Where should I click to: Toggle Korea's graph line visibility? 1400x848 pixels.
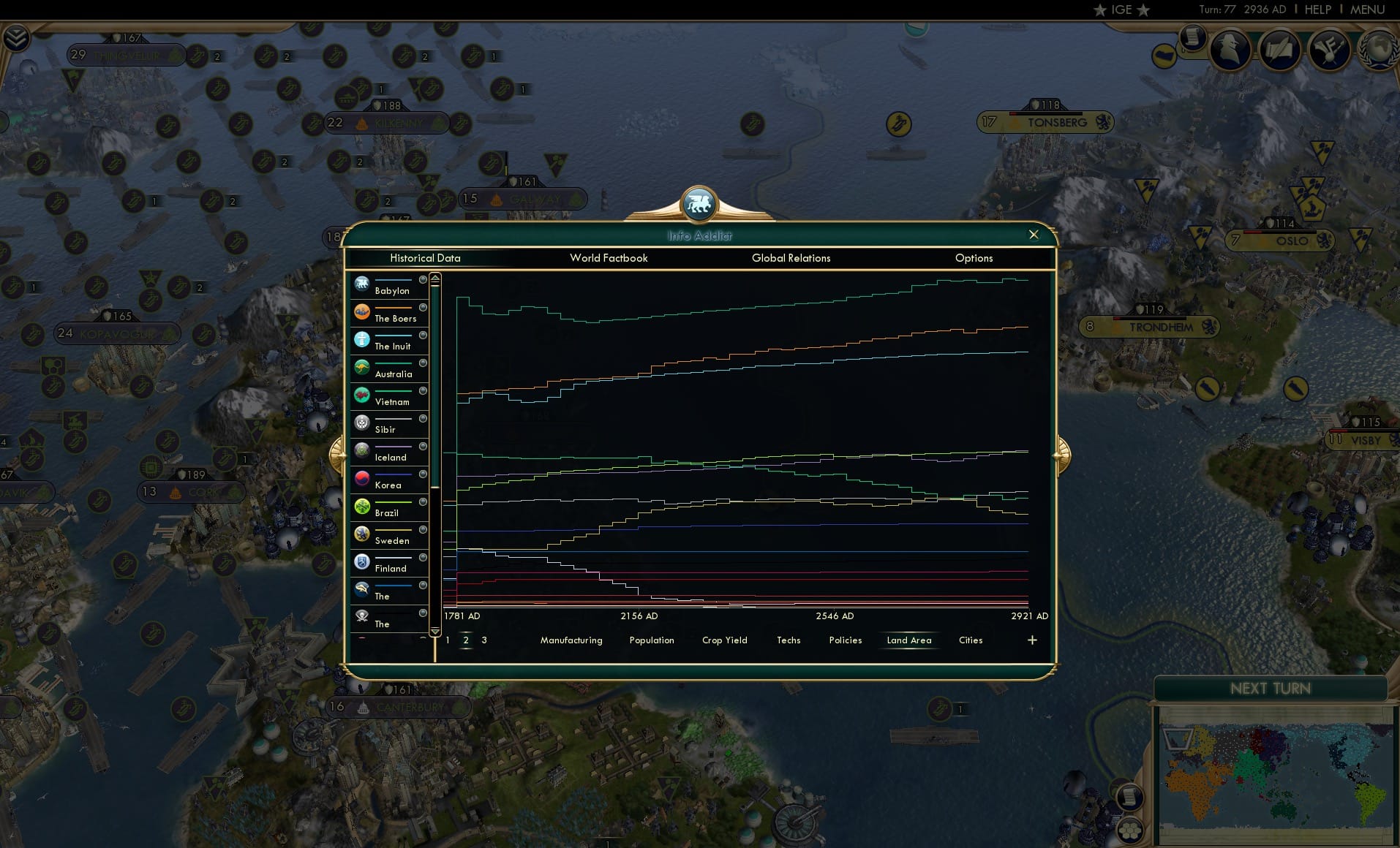[x=422, y=475]
